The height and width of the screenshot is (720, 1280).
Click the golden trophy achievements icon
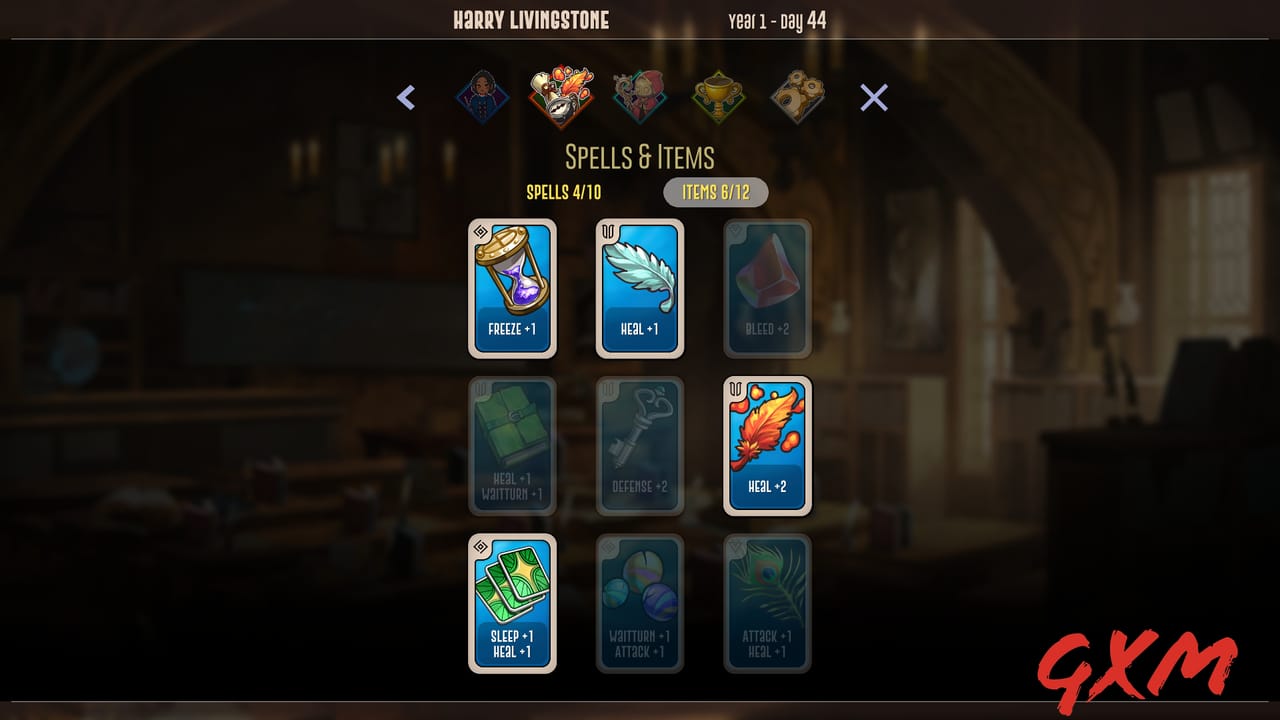pos(719,95)
